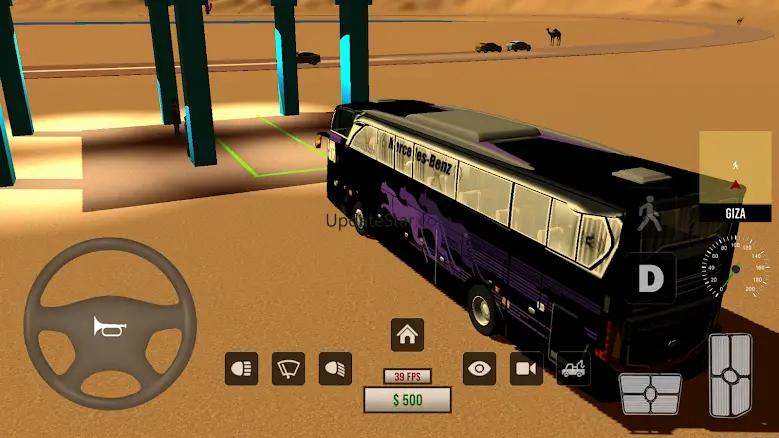Turn on the low beam lights
Image resolution: width=779 pixels, height=438 pixels.
(335, 369)
